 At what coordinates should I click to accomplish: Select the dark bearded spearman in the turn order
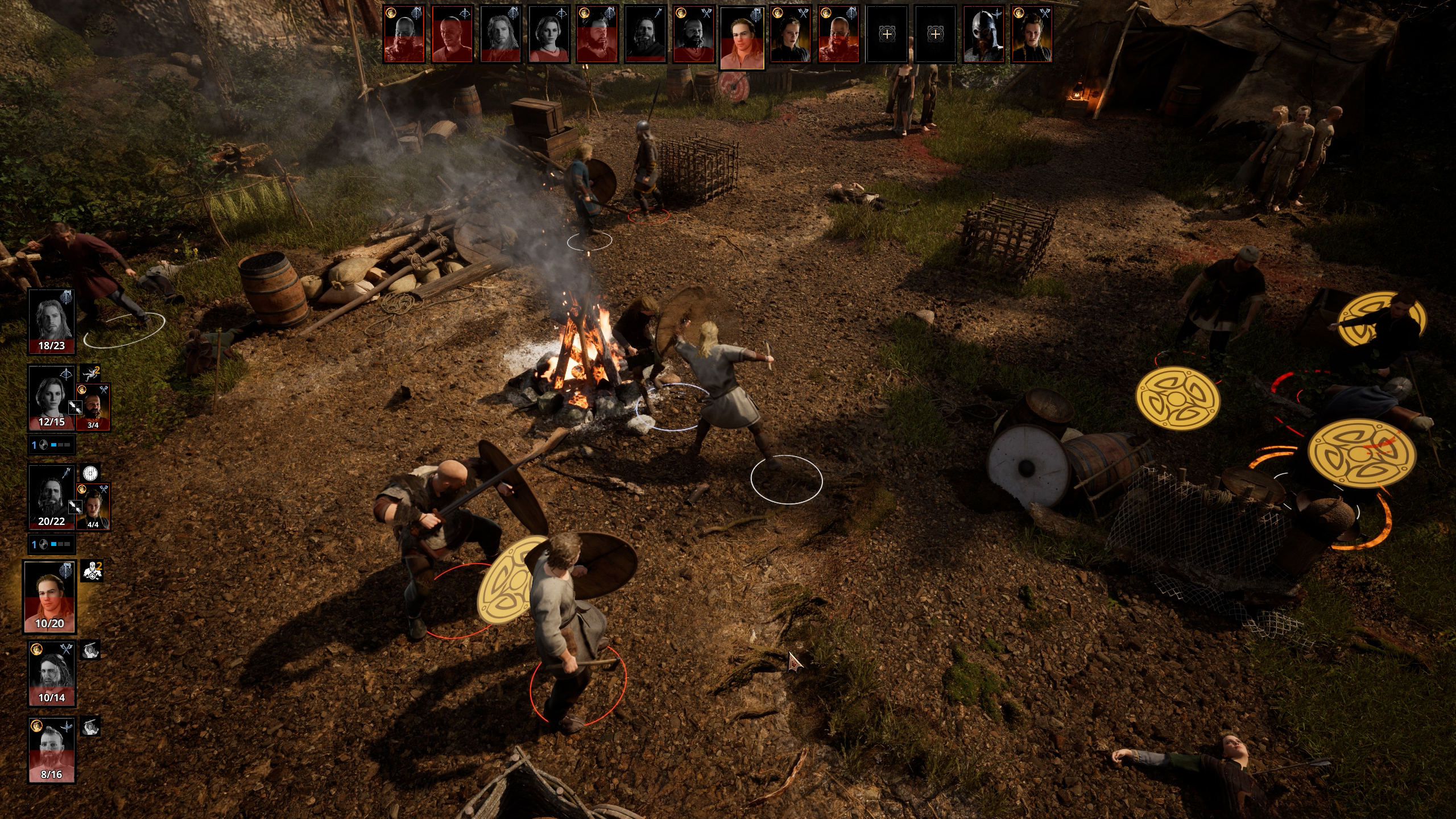coord(645,34)
